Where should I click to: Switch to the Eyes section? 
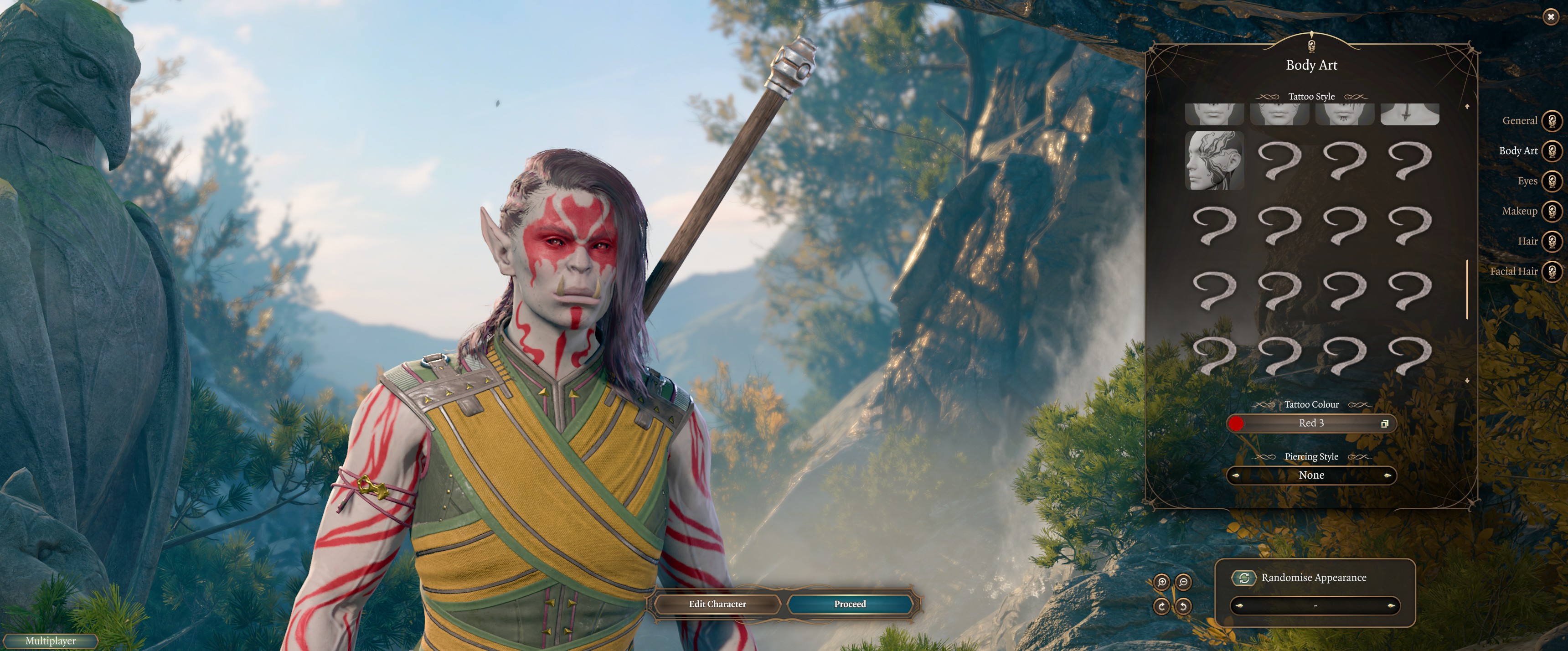coord(1552,181)
